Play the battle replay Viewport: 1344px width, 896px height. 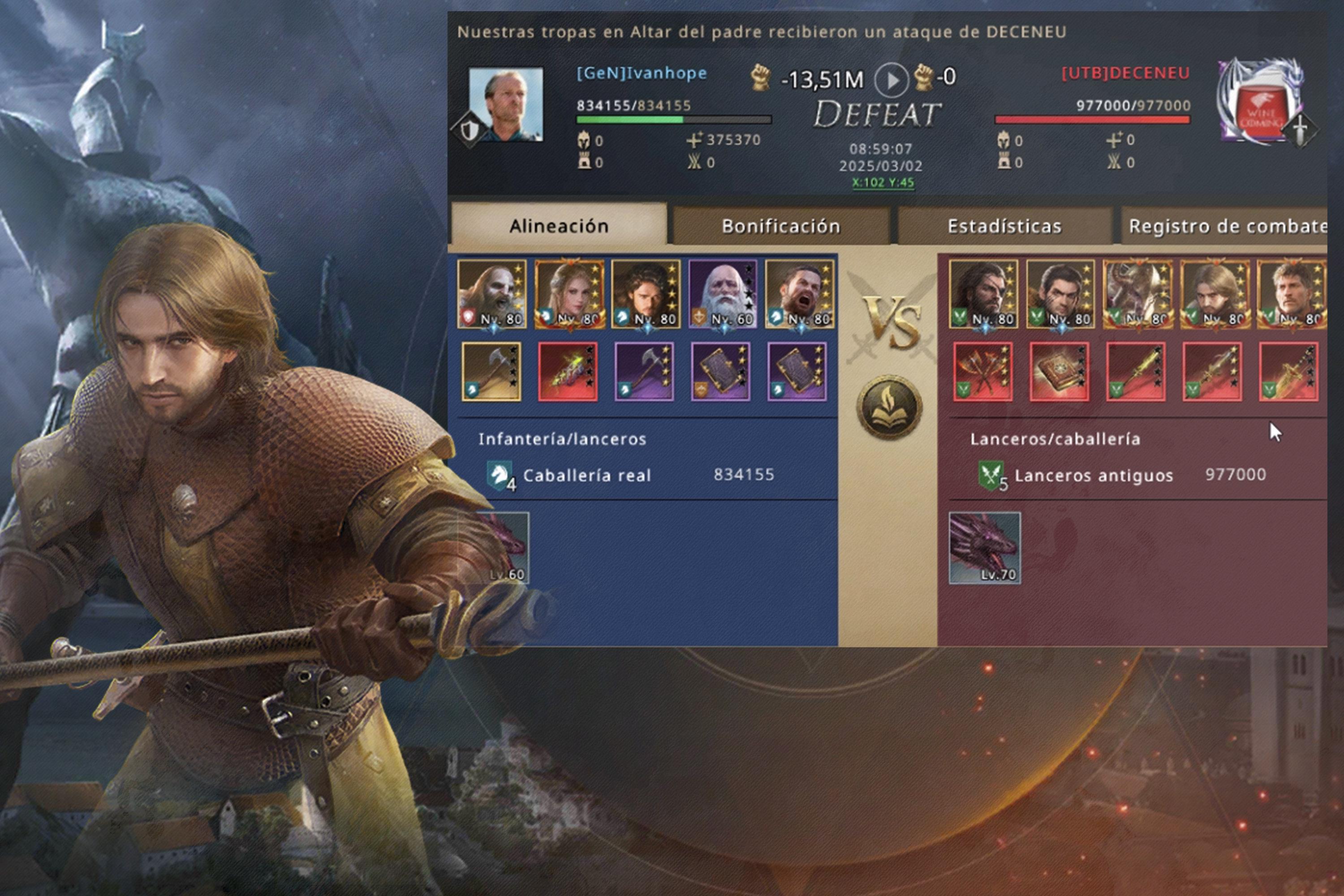[891, 79]
